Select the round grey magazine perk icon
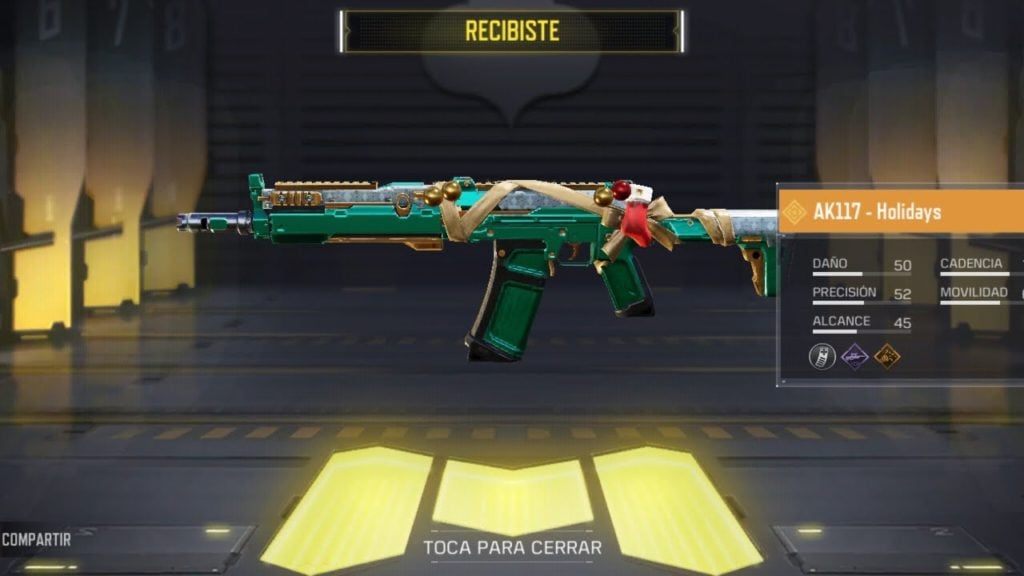The width and height of the screenshot is (1024, 576). tap(822, 355)
